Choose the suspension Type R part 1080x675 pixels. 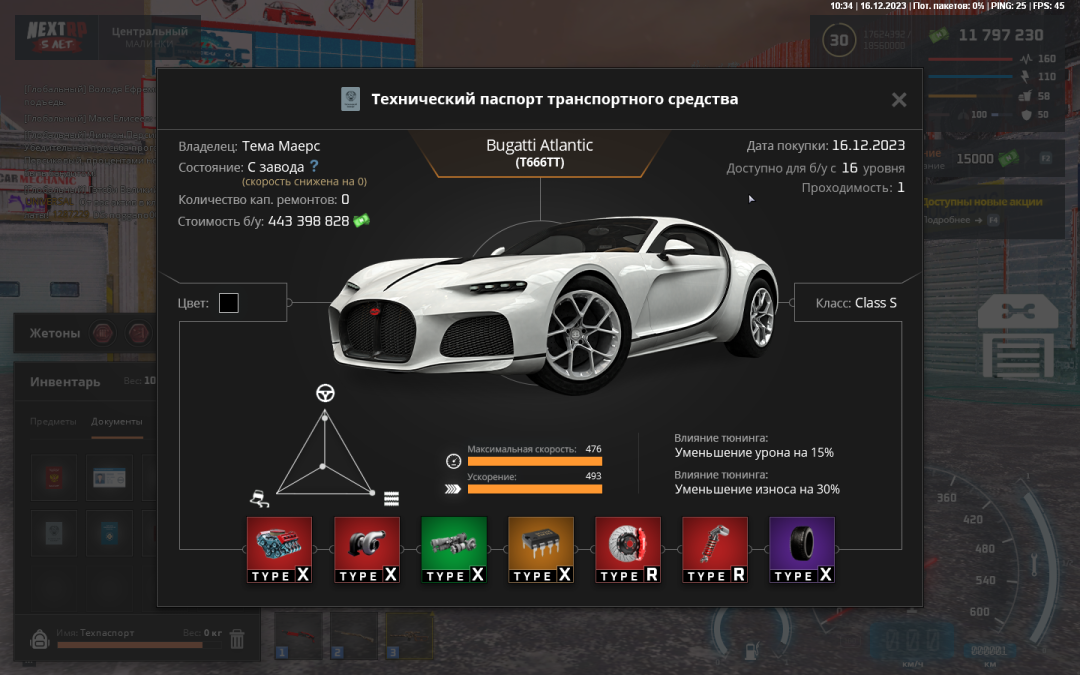[x=714, y=549]
